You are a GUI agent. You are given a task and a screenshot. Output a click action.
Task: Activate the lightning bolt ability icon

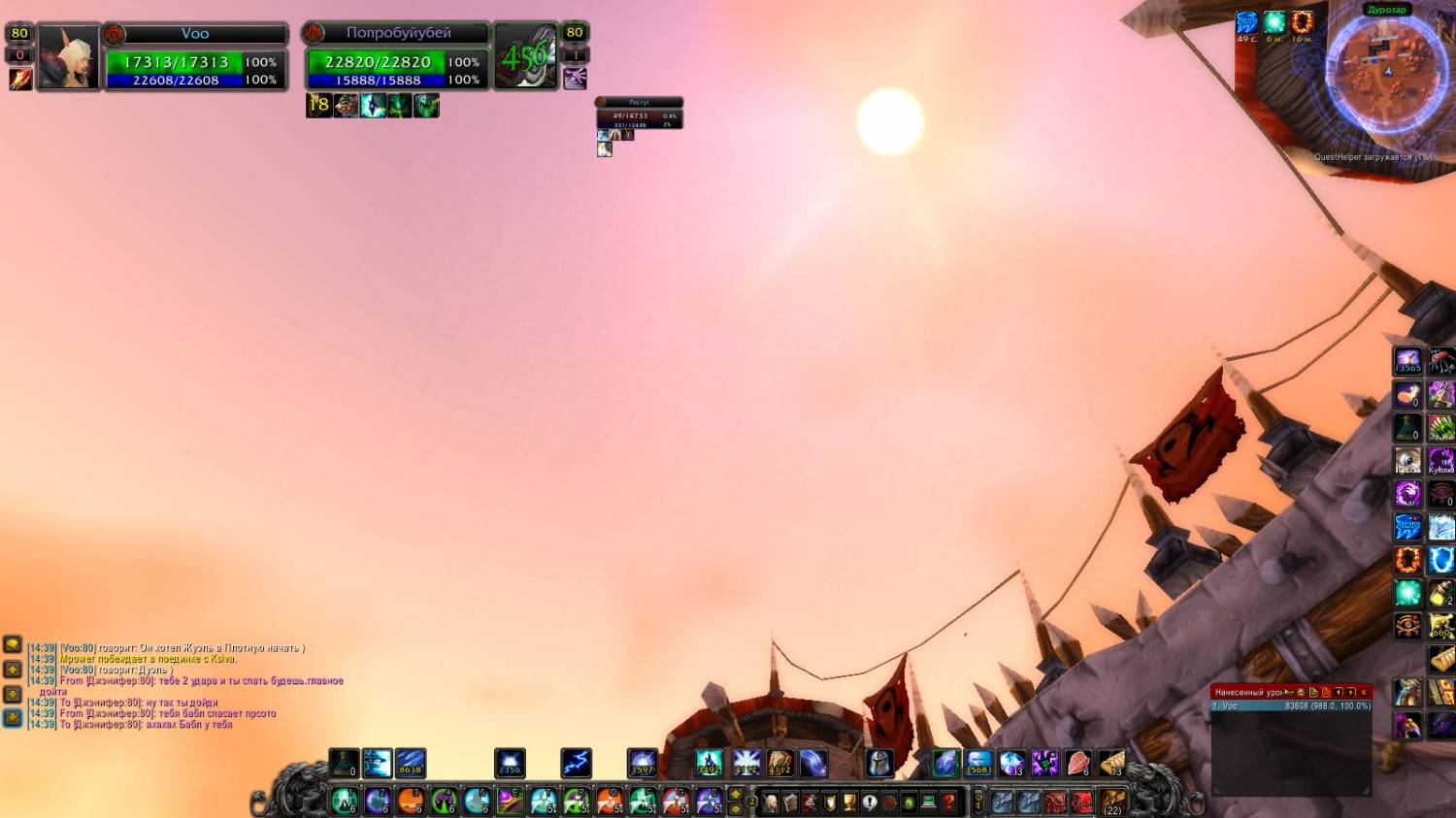pyautogui.click(x=577, y=764)
